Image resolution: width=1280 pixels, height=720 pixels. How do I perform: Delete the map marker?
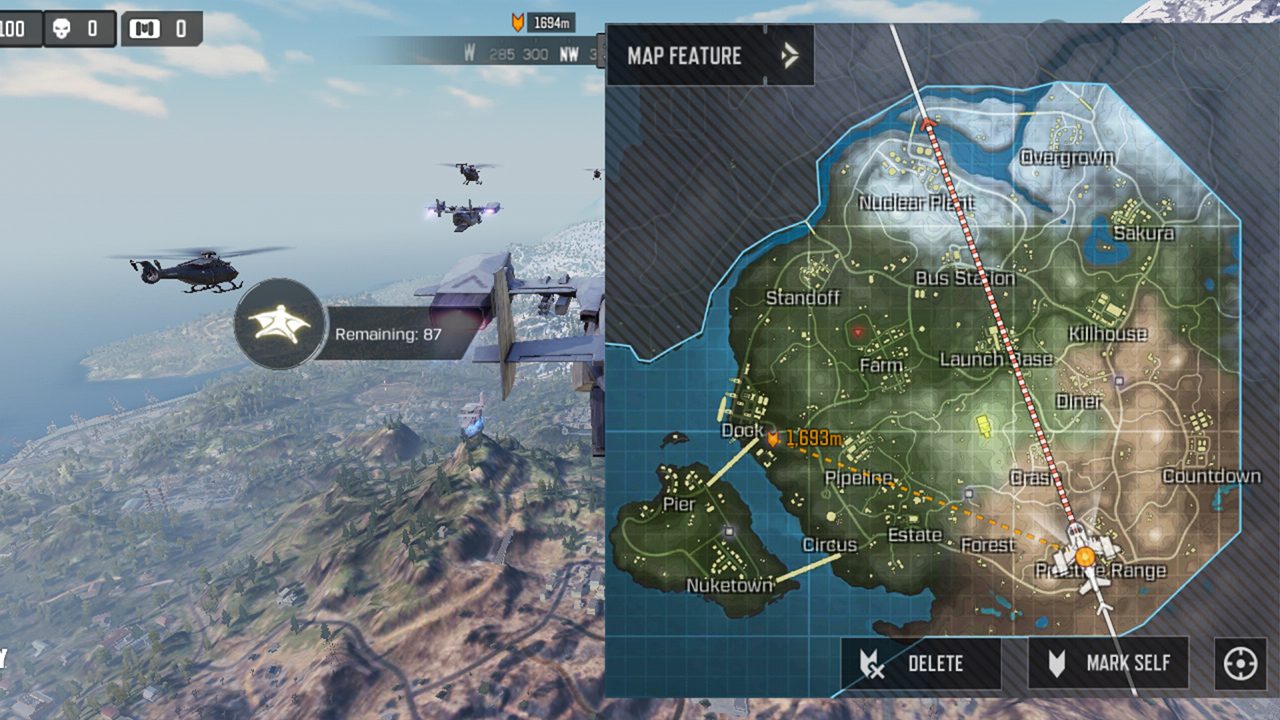click(x=920, y=663)
